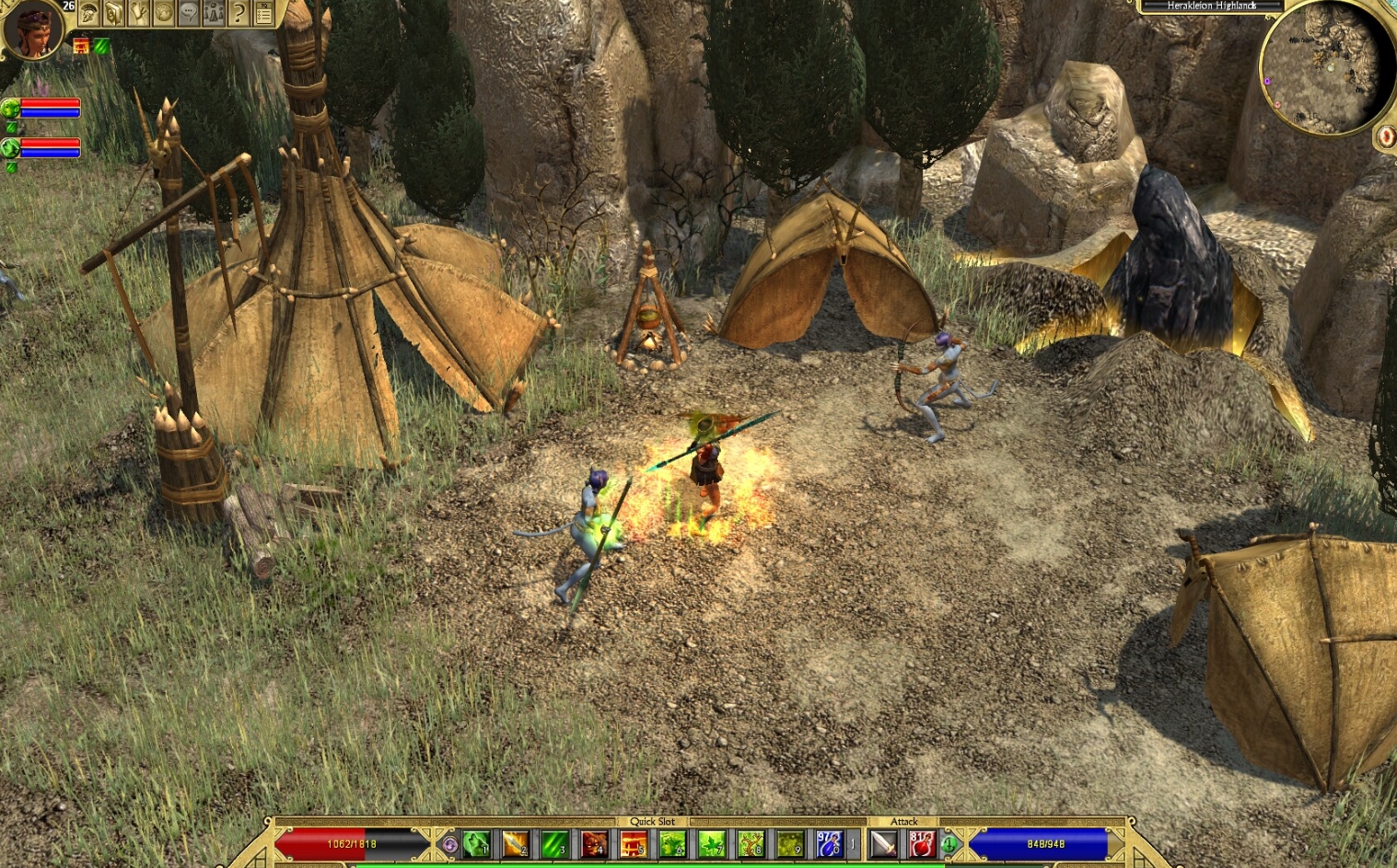Image resolution: width=1397 pixels, height=868 pixels.
Task: Toggle the green marker icon right of the potion
Action: 949,845
